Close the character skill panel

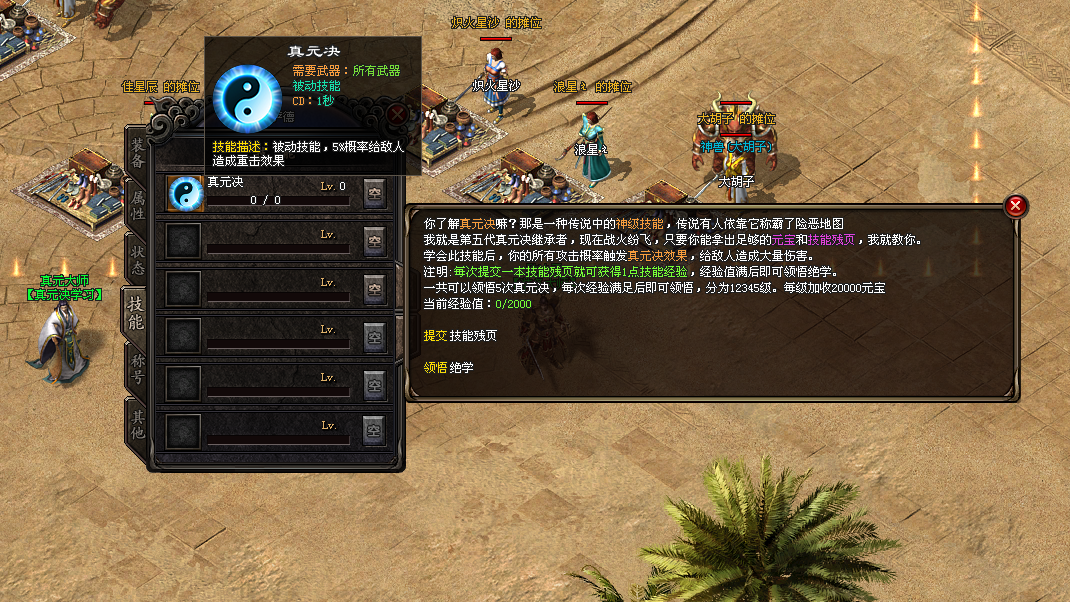(397, 113)
